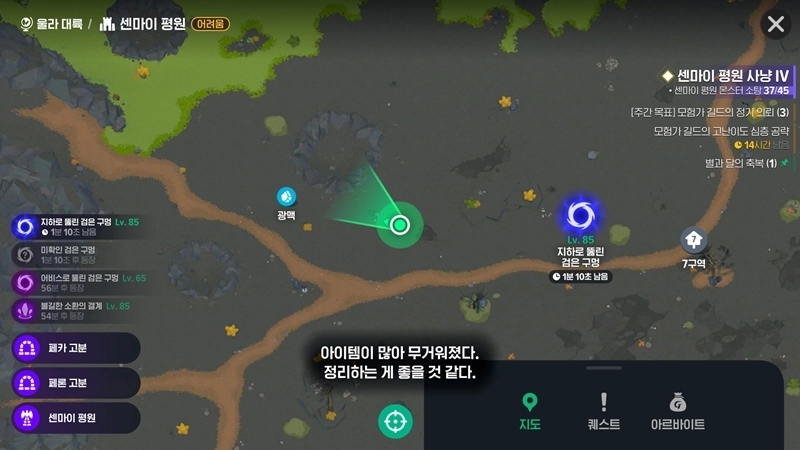800x450 pixels.
Task: Choose 페론 고분 from the location list
Action: point(75,382)
